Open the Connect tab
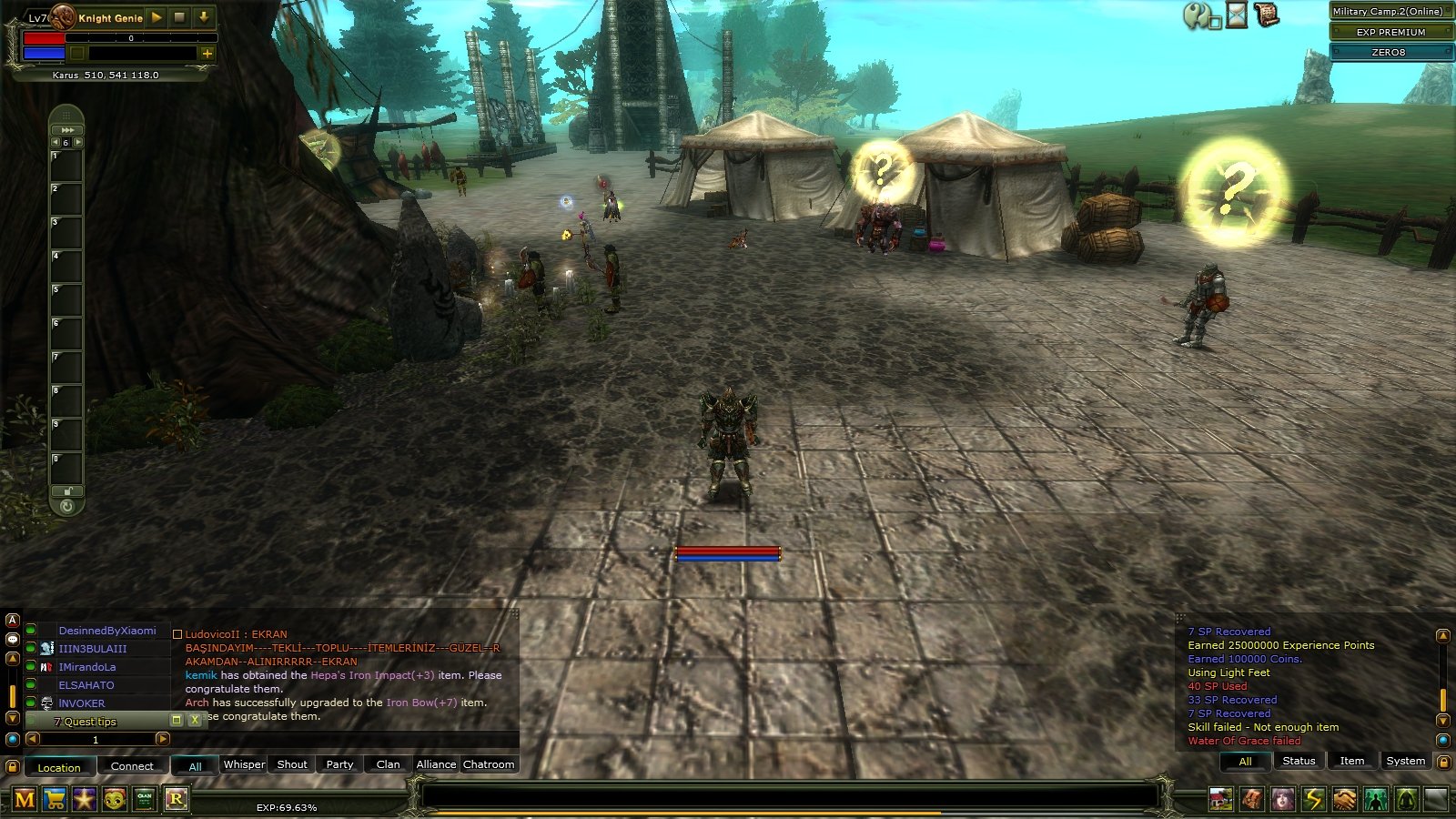Viewport: 1456px width, 819px height. 132,766
